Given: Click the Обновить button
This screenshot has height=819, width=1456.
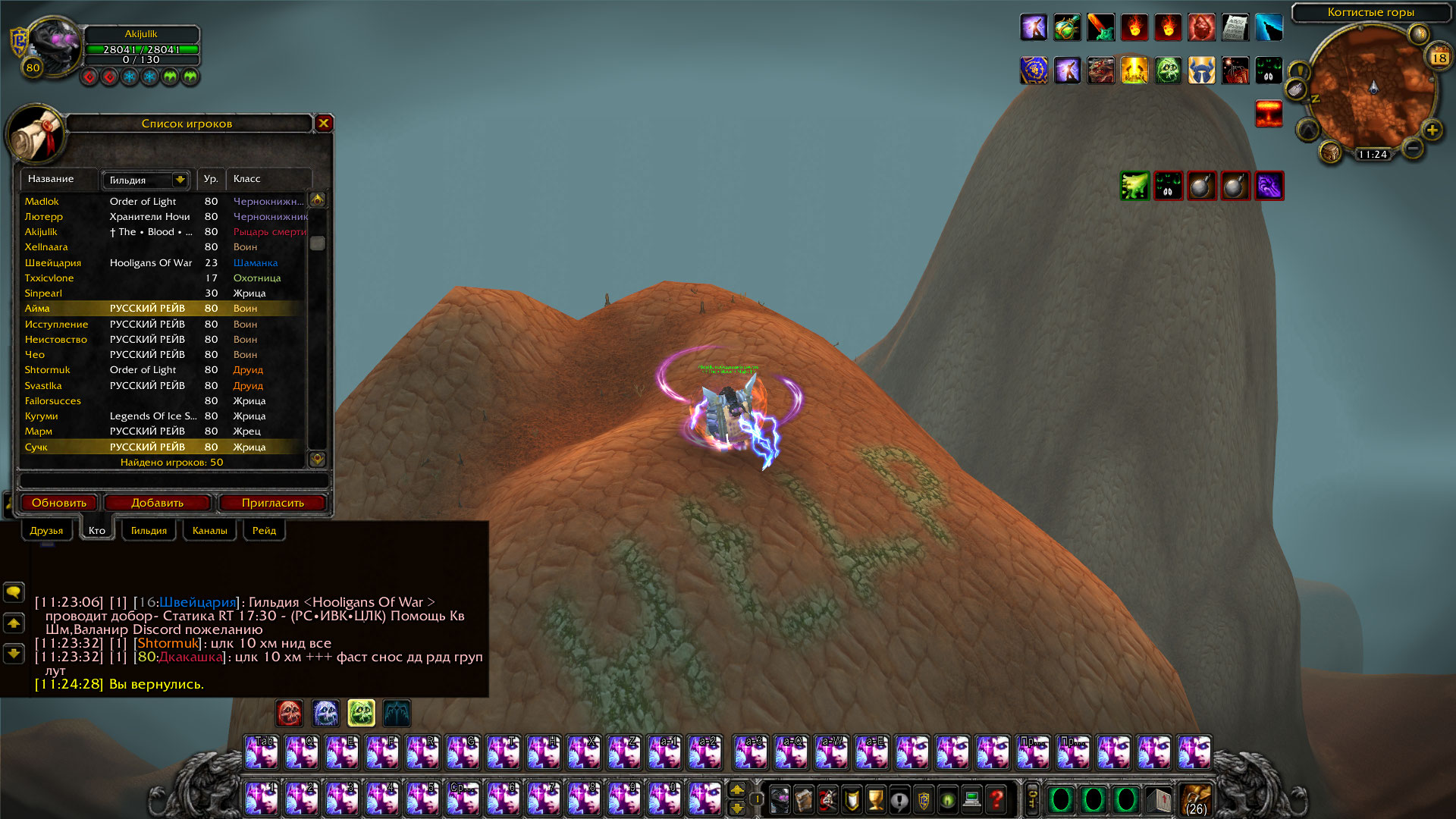Looking at the screenshot, I should pyautogui.click(x=59, y=503).
